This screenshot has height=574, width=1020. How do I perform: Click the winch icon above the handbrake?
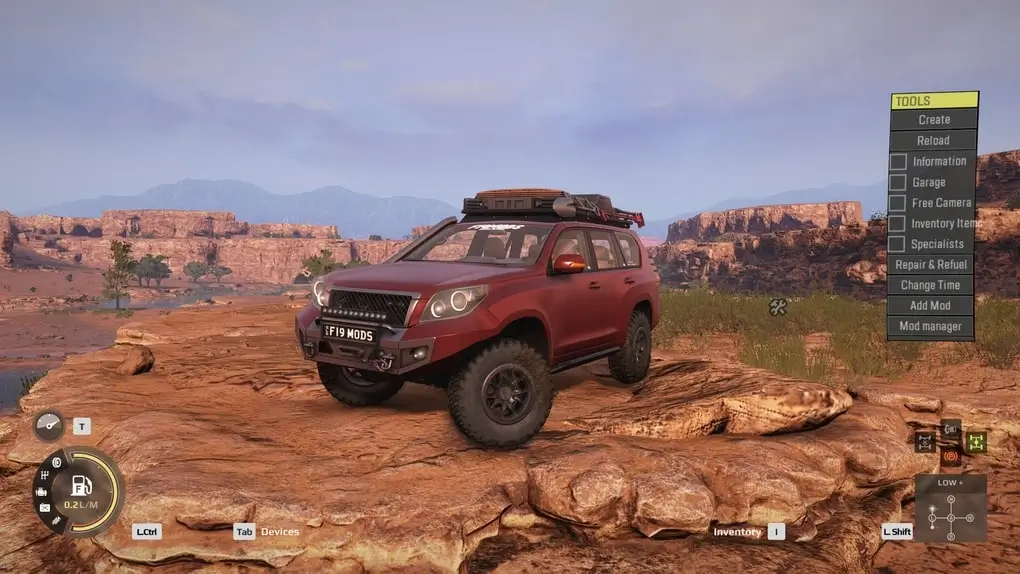(951, 428)
